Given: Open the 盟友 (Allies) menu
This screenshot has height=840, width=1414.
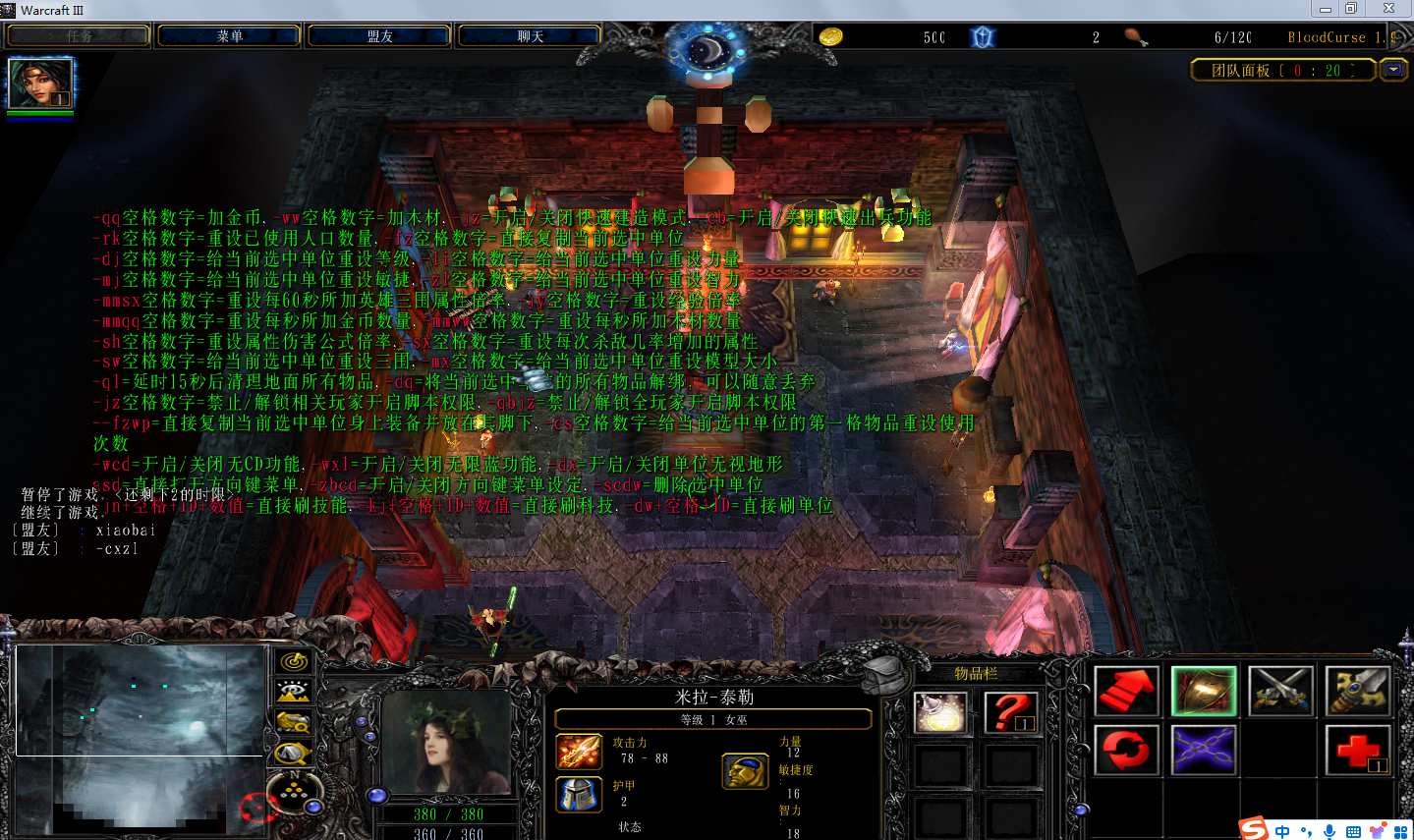Looking at the screenshot, I should tap(379, 36).
